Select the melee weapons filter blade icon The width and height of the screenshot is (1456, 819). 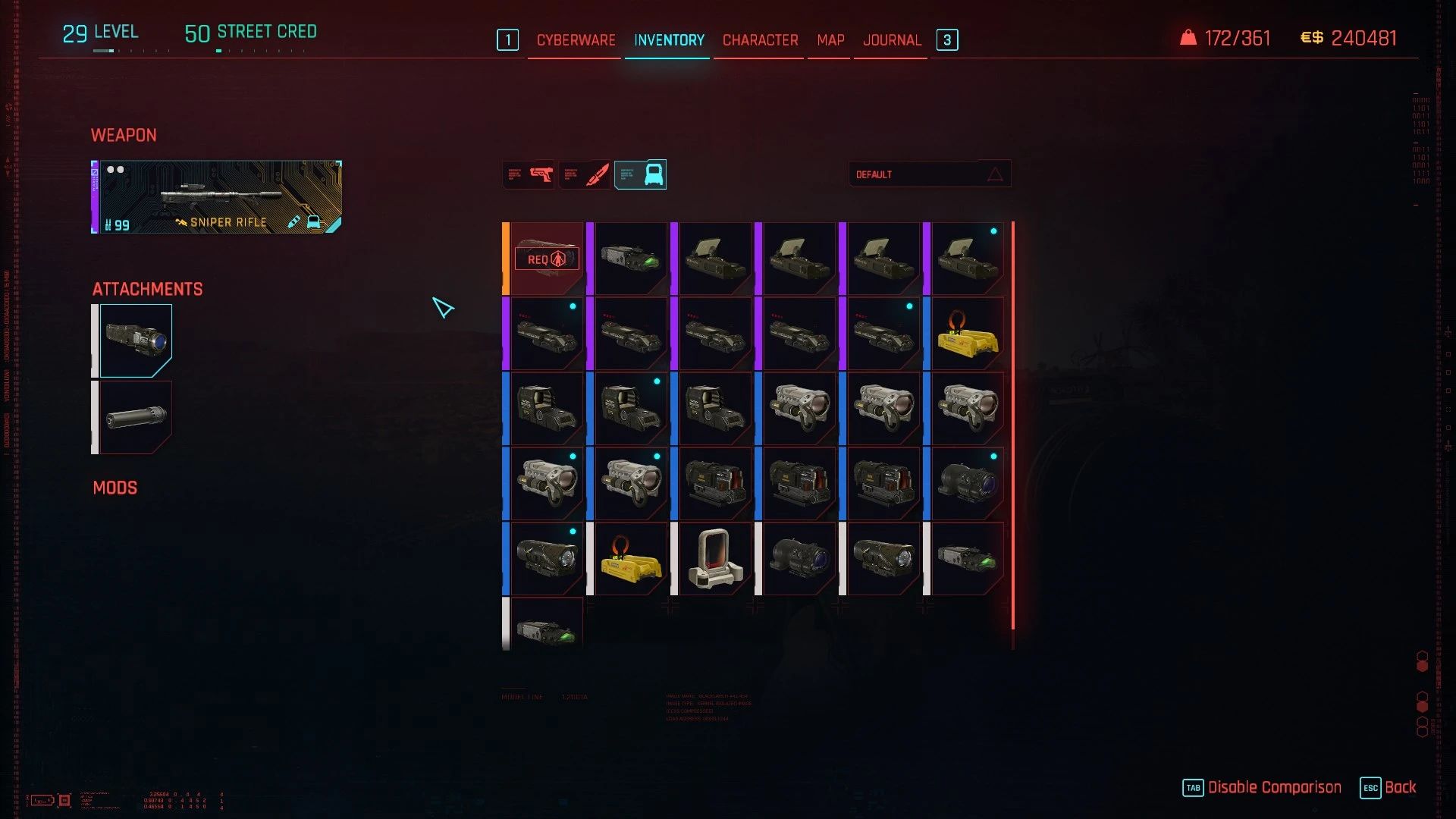pyautogui.click(x=585, y=174)
